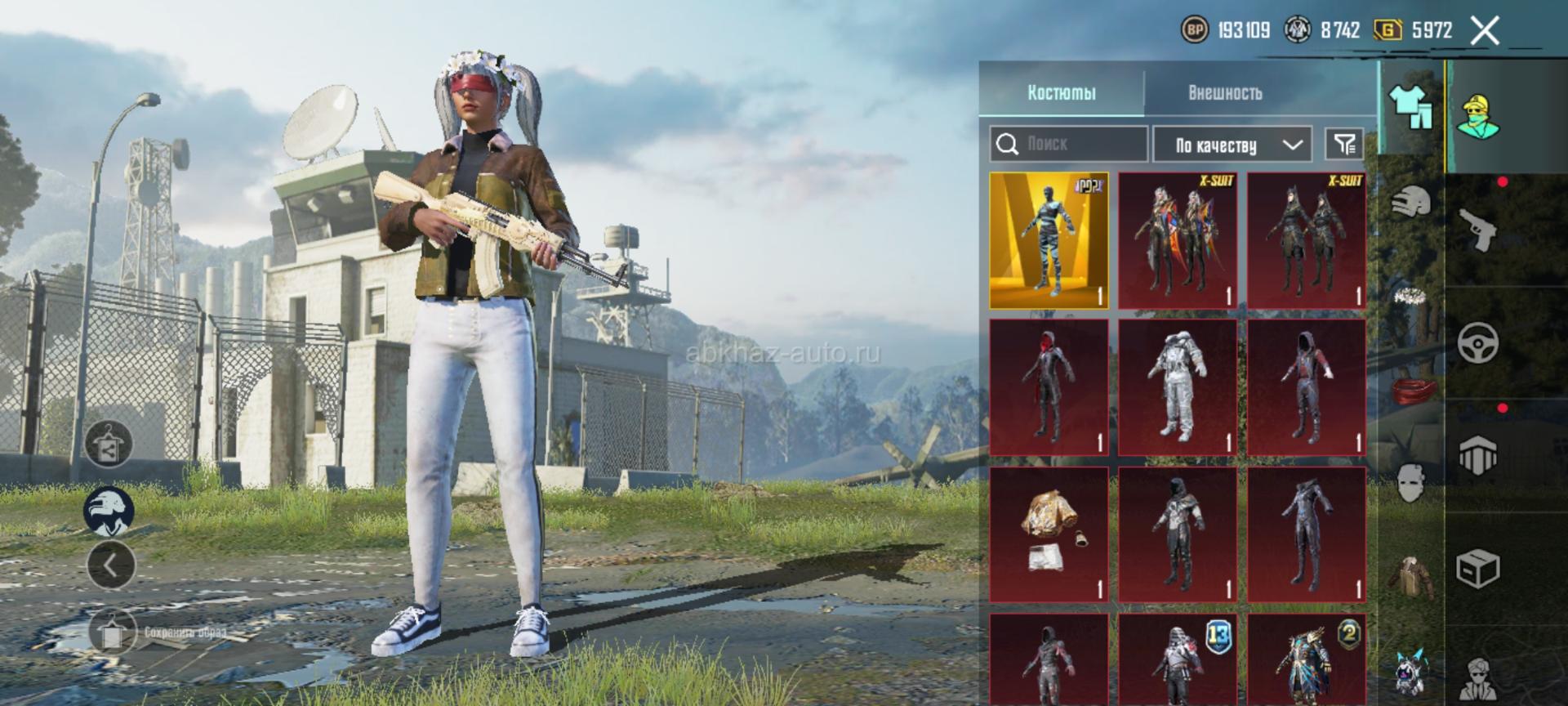Image resolution: width=1568 pixels, height=706 pixels.
Task: Select the golden jacket and white shorts set
Action: (x=1049, y=534)
